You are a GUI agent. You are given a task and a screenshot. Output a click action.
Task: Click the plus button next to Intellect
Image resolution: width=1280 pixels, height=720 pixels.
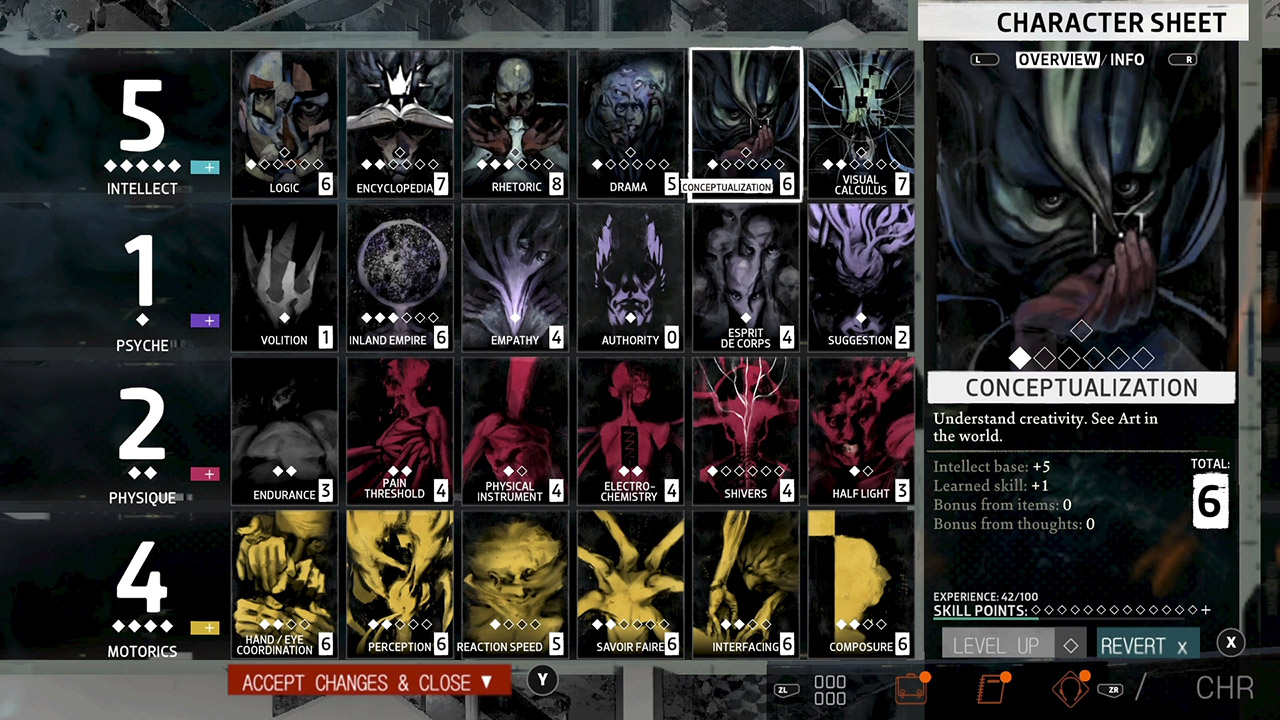[x=206, y=167]
